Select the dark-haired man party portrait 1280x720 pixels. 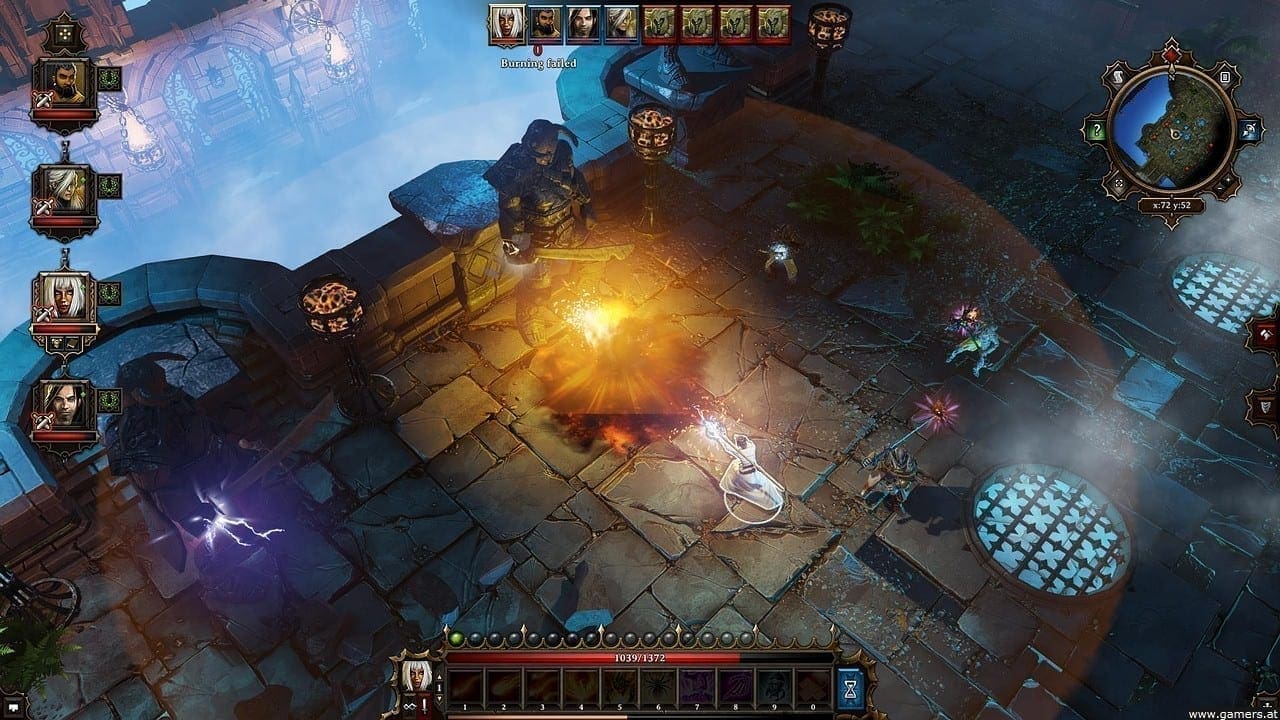[x=63, y=403]
